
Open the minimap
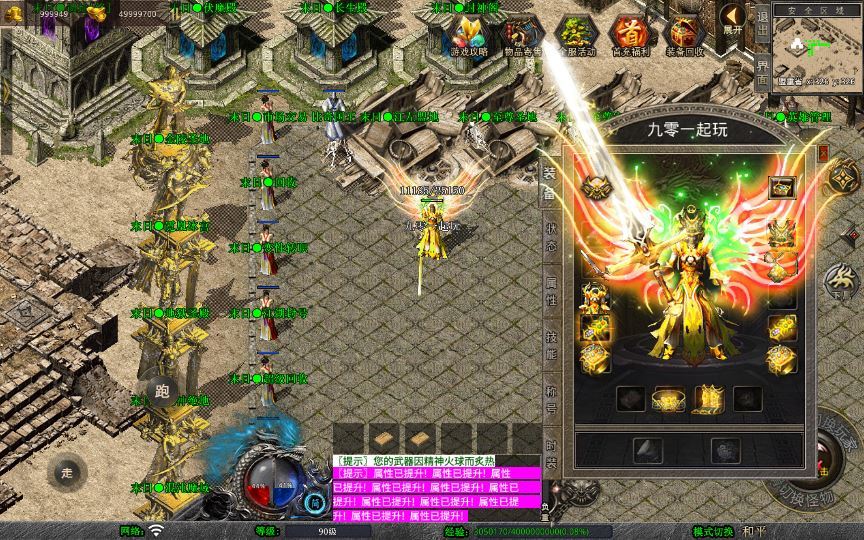(817, 47)
